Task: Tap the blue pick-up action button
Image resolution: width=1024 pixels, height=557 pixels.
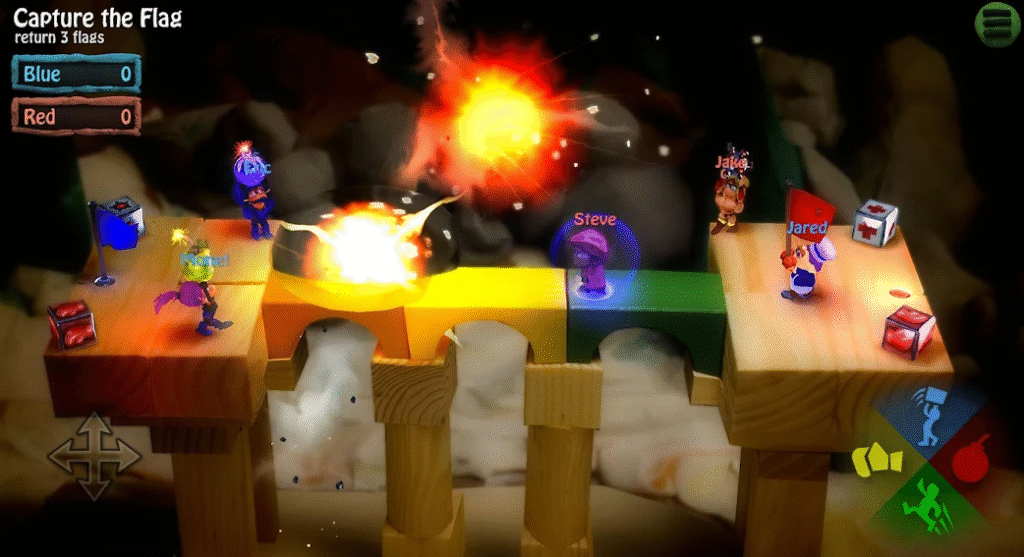Action: point(932,416)
